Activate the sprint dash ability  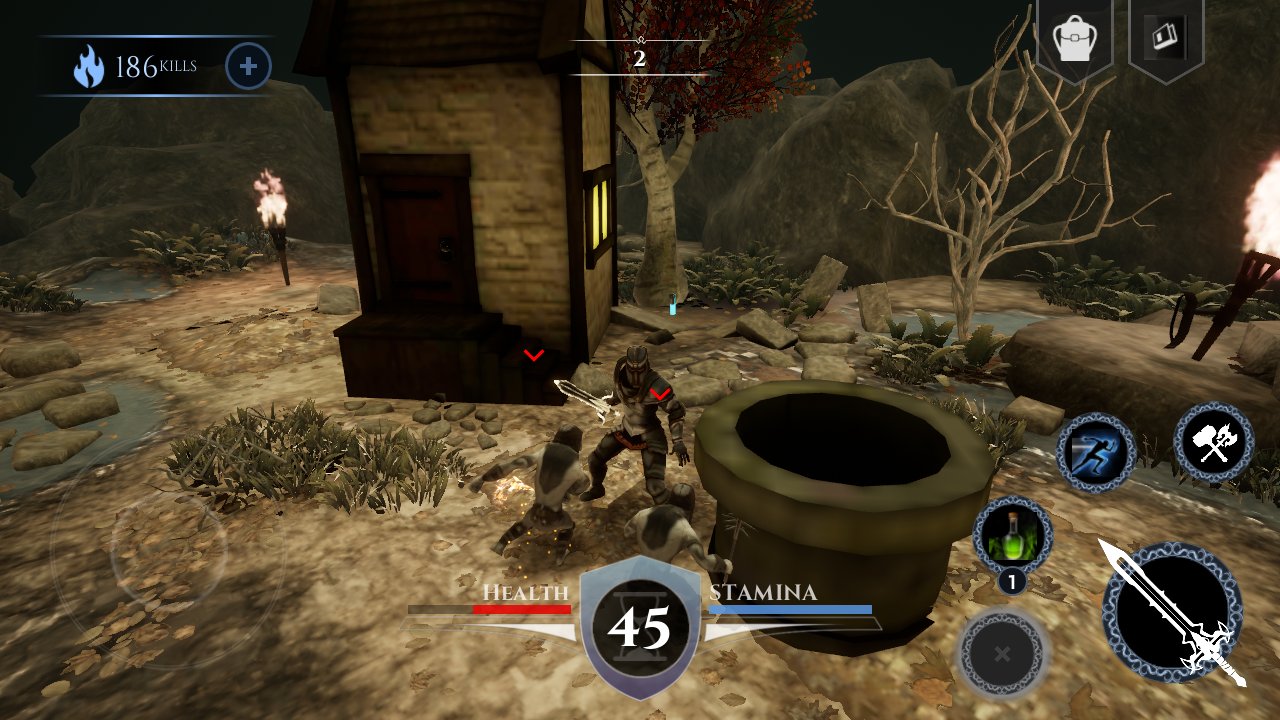click(x=1096, y=453)
